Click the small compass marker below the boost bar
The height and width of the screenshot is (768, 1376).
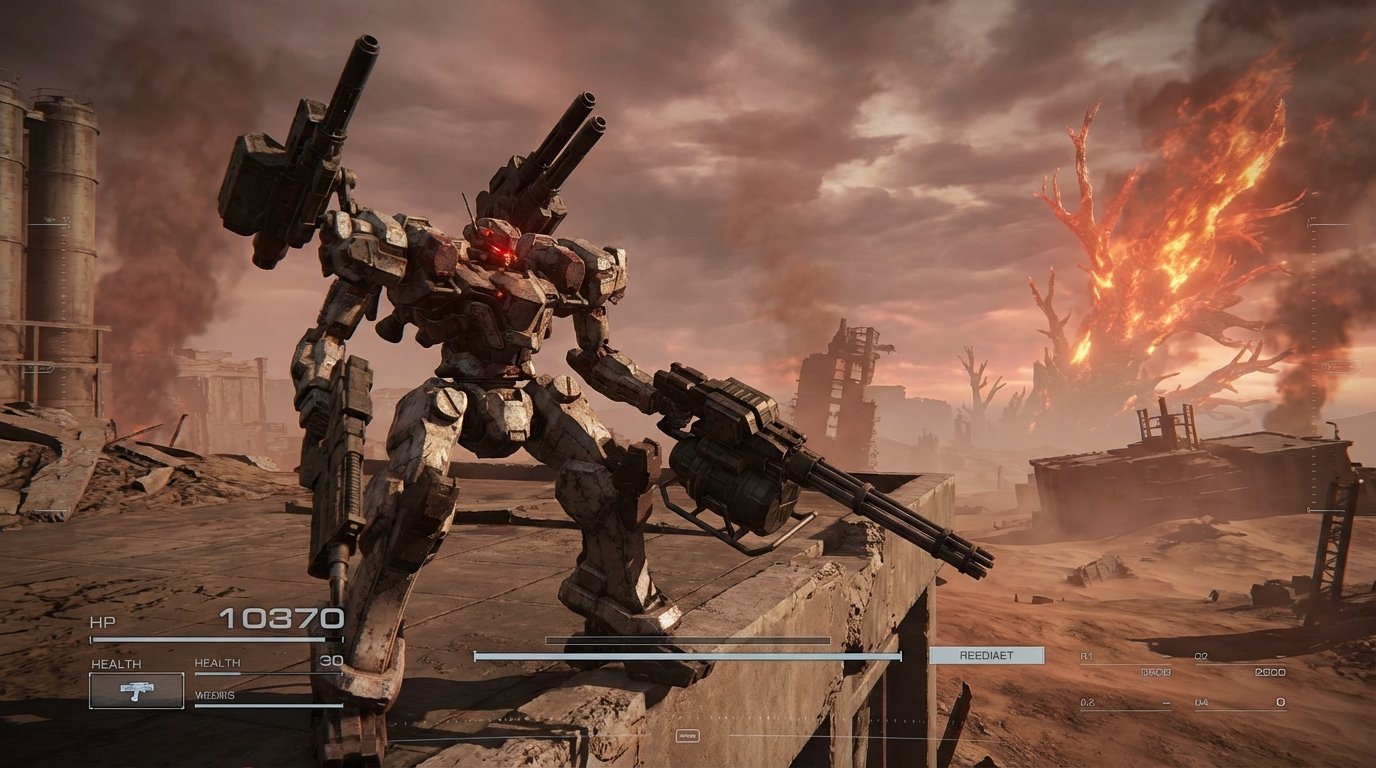[x=686, y=734]
